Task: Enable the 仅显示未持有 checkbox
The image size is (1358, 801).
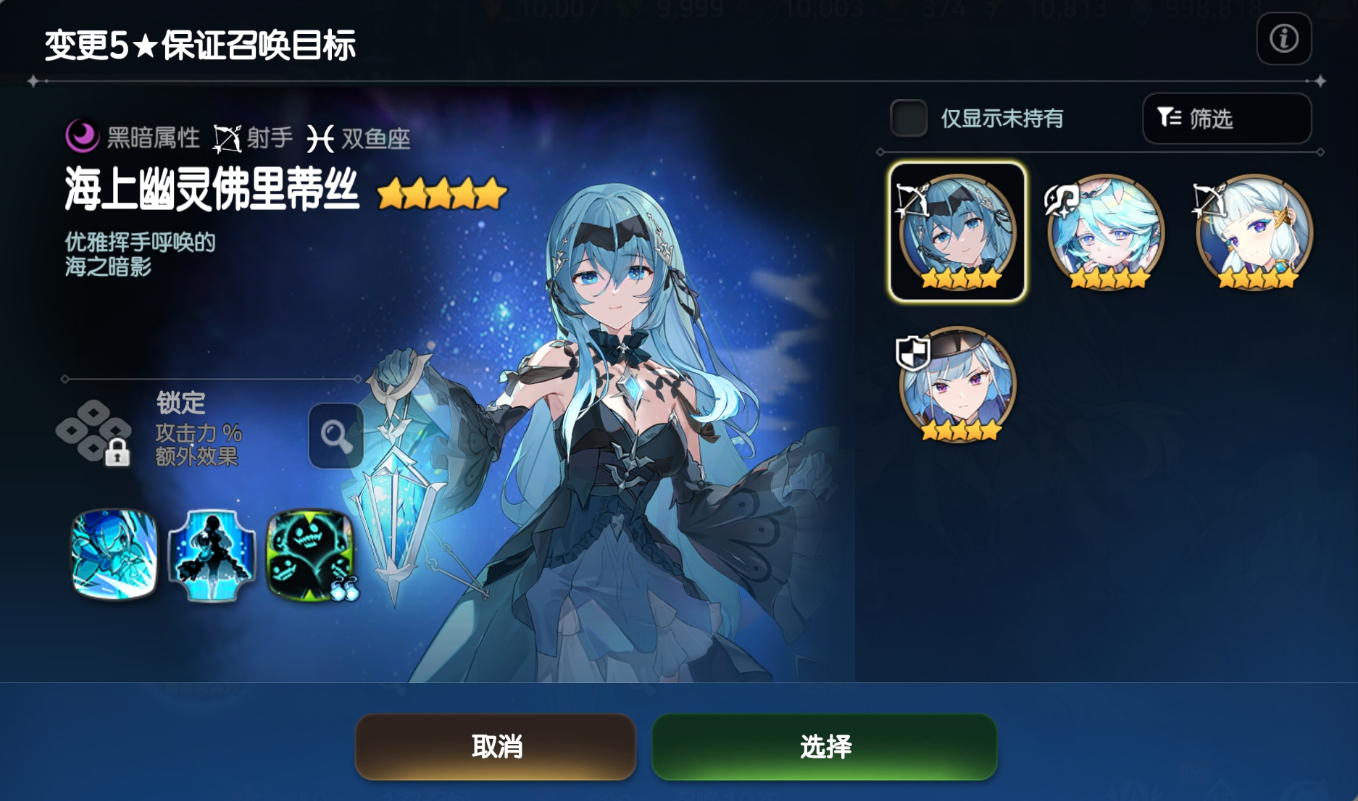Action: (909, 118)
